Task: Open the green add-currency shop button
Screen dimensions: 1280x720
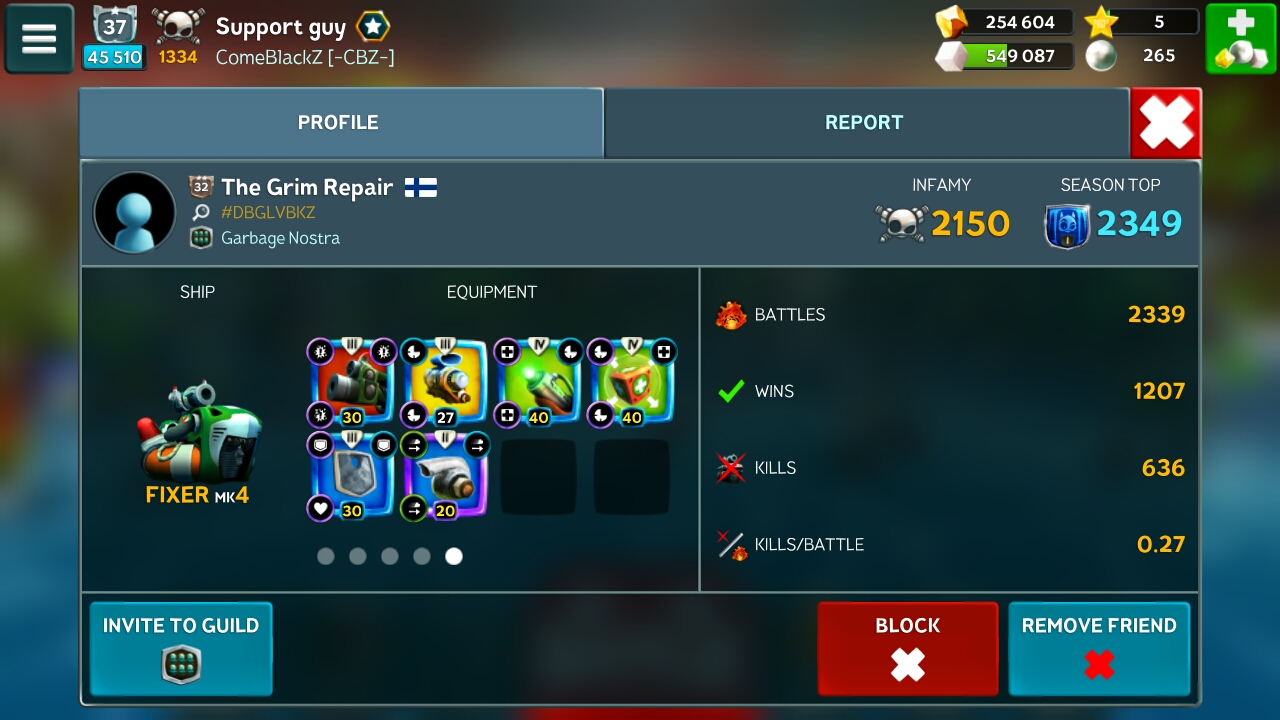Action: (1239, 39)
